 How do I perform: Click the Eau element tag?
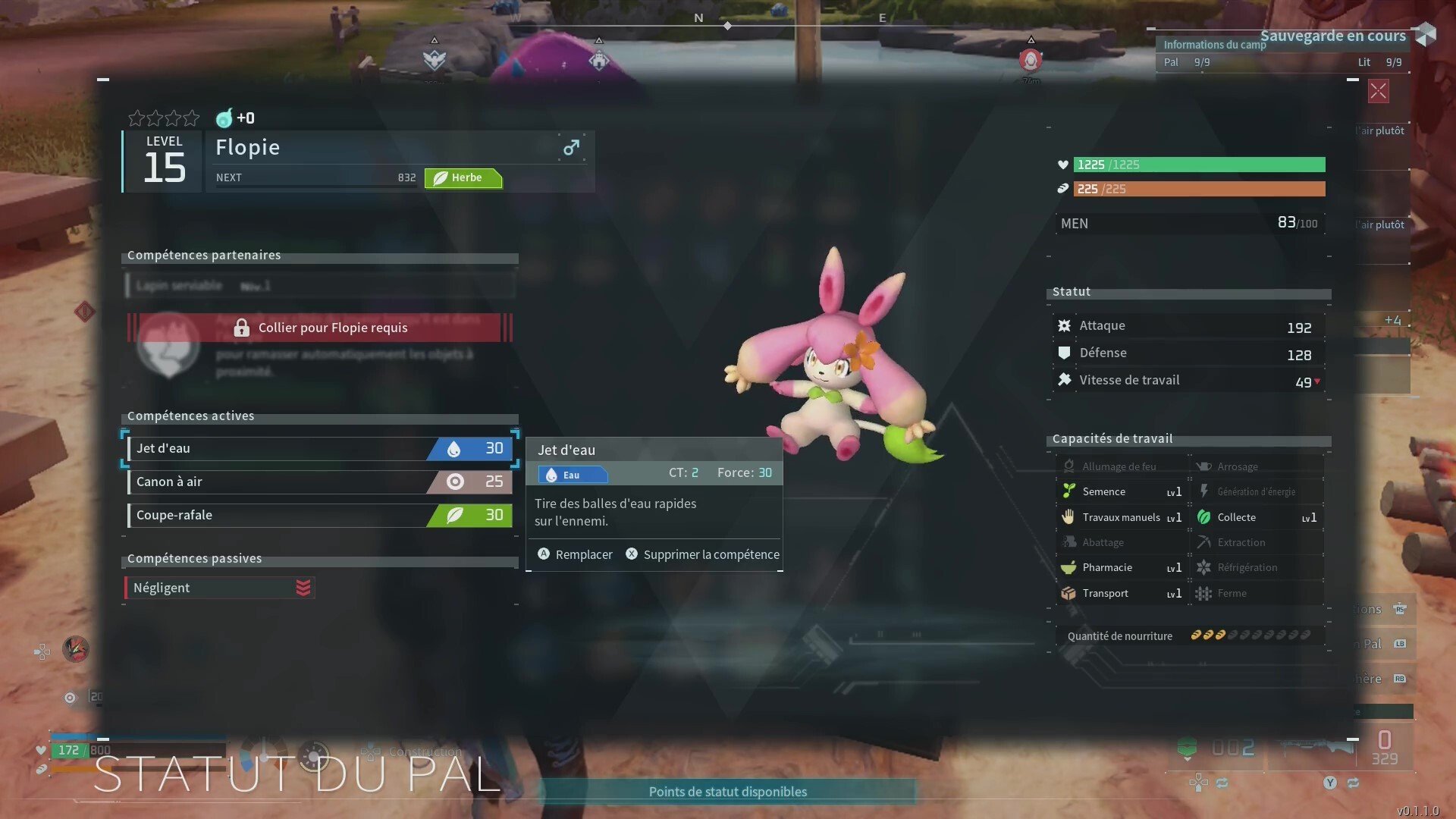[572, 475]
